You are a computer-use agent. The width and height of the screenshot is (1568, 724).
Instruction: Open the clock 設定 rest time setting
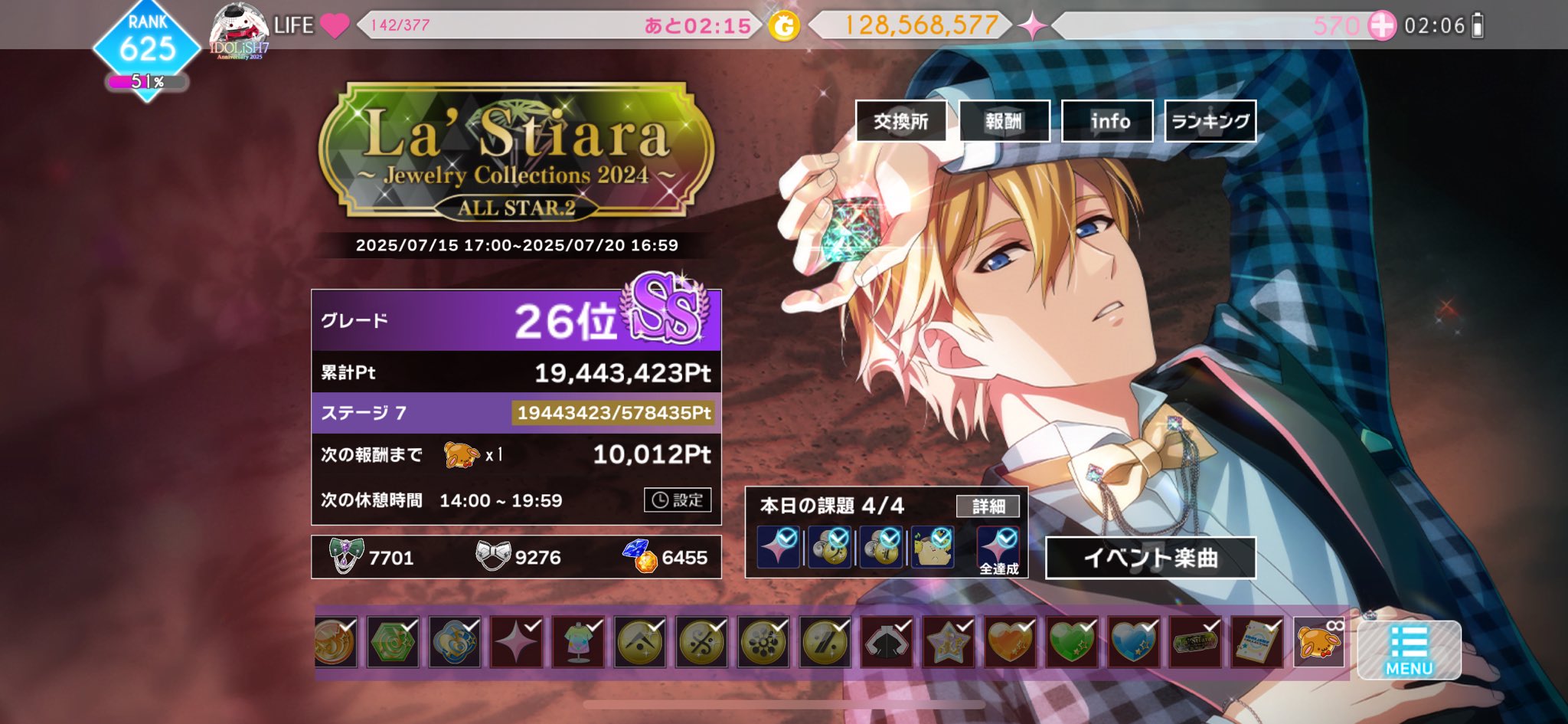click(678, 501)
